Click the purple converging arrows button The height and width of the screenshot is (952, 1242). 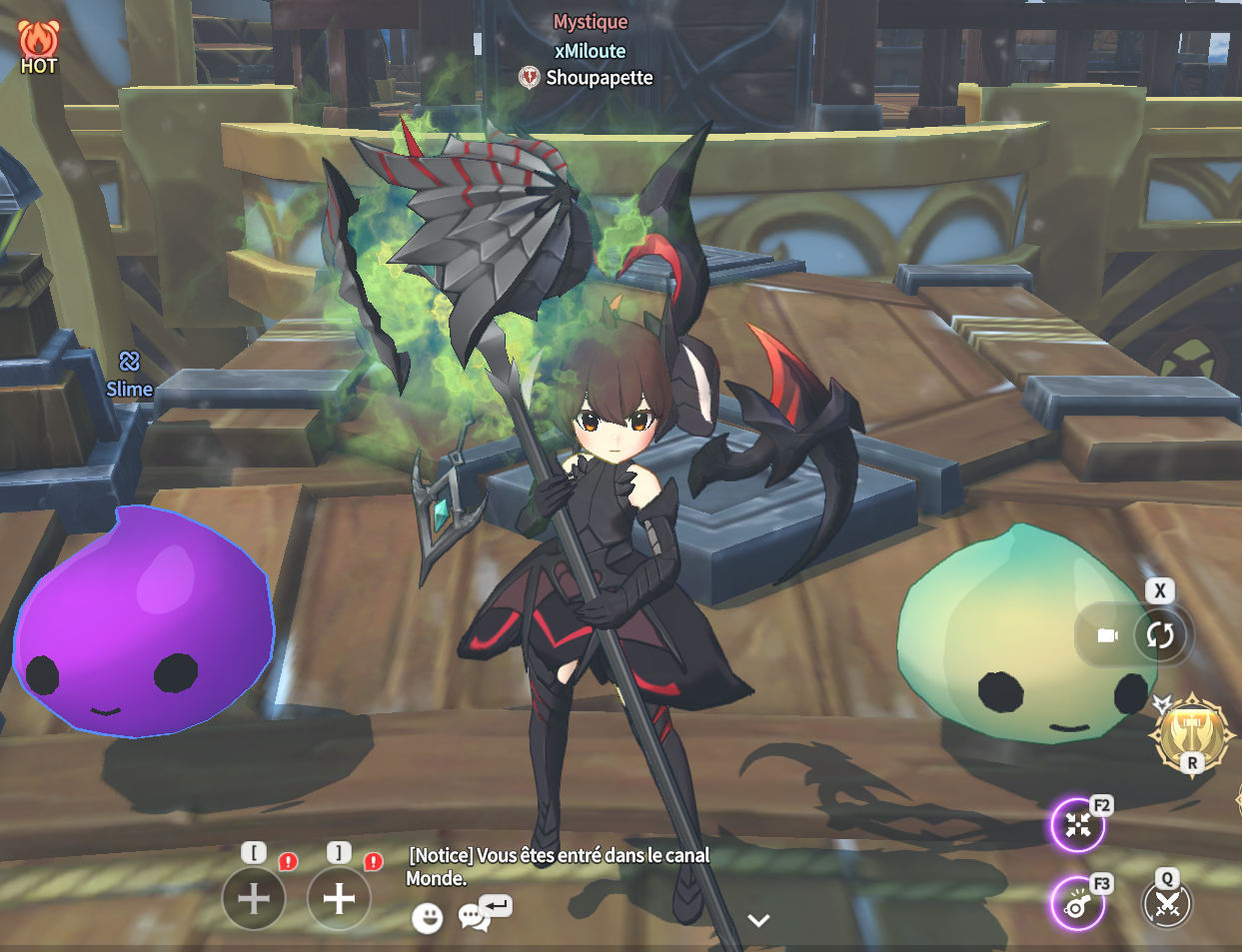click(1077, 825)
